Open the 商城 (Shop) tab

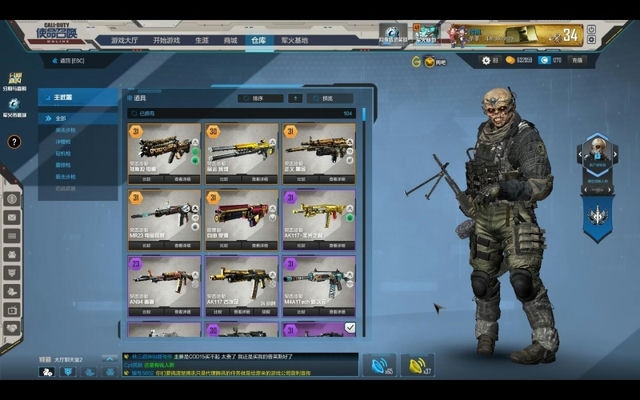[230, 40]
